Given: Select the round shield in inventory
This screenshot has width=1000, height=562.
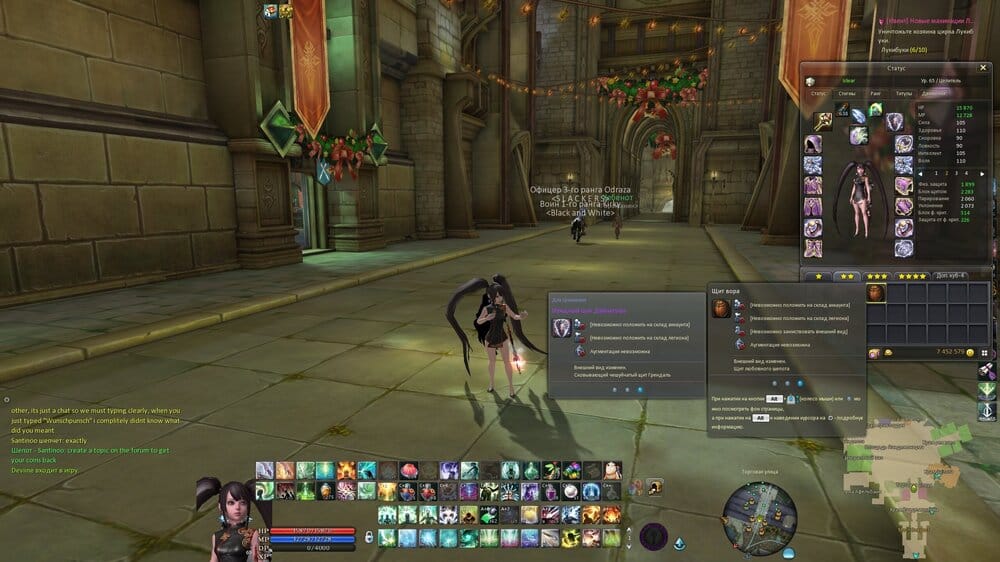Looking at the screenshot, I should click(x=875, y=293).
